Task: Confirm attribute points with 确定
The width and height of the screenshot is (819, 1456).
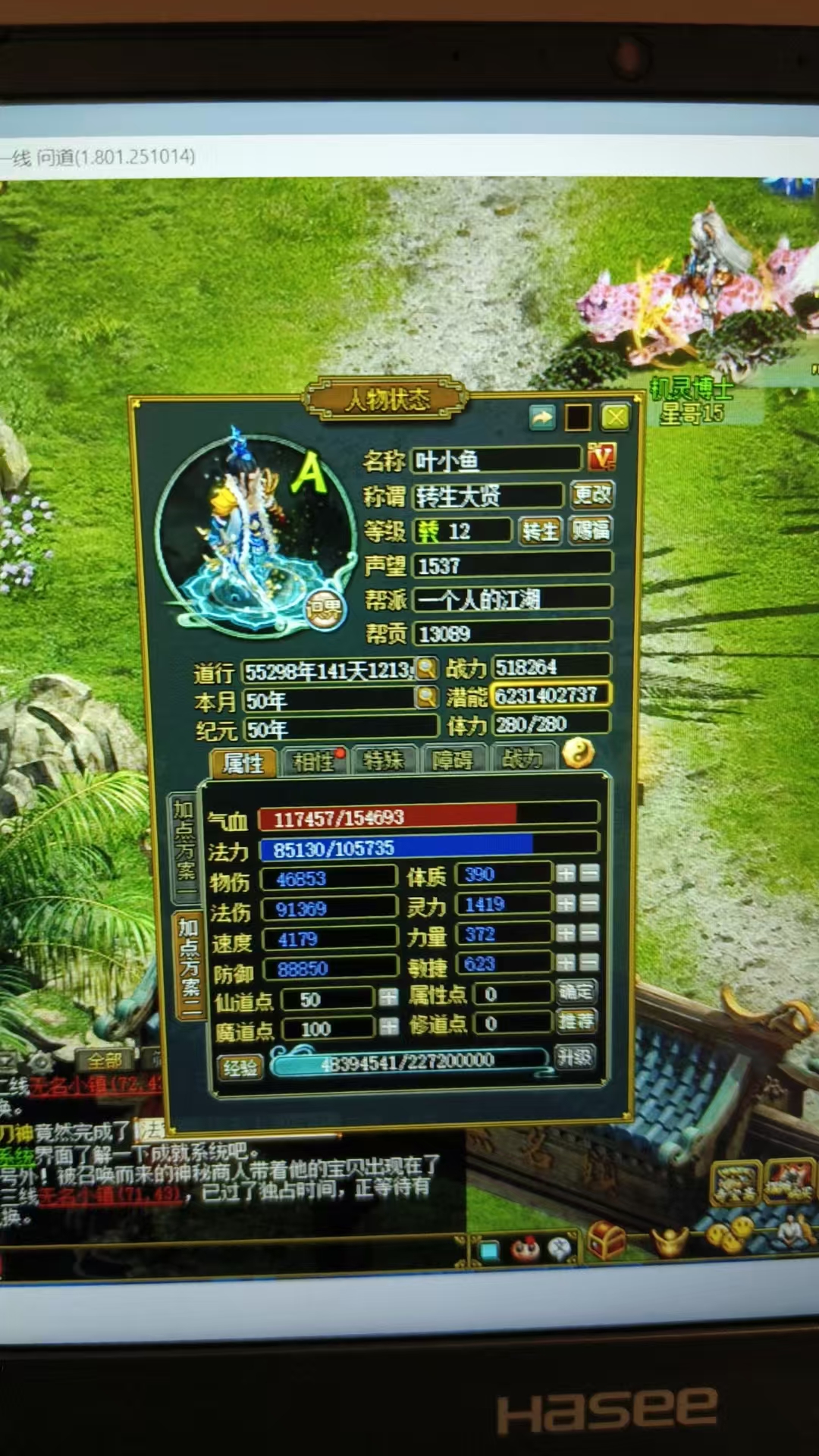Action: (576, 991)
